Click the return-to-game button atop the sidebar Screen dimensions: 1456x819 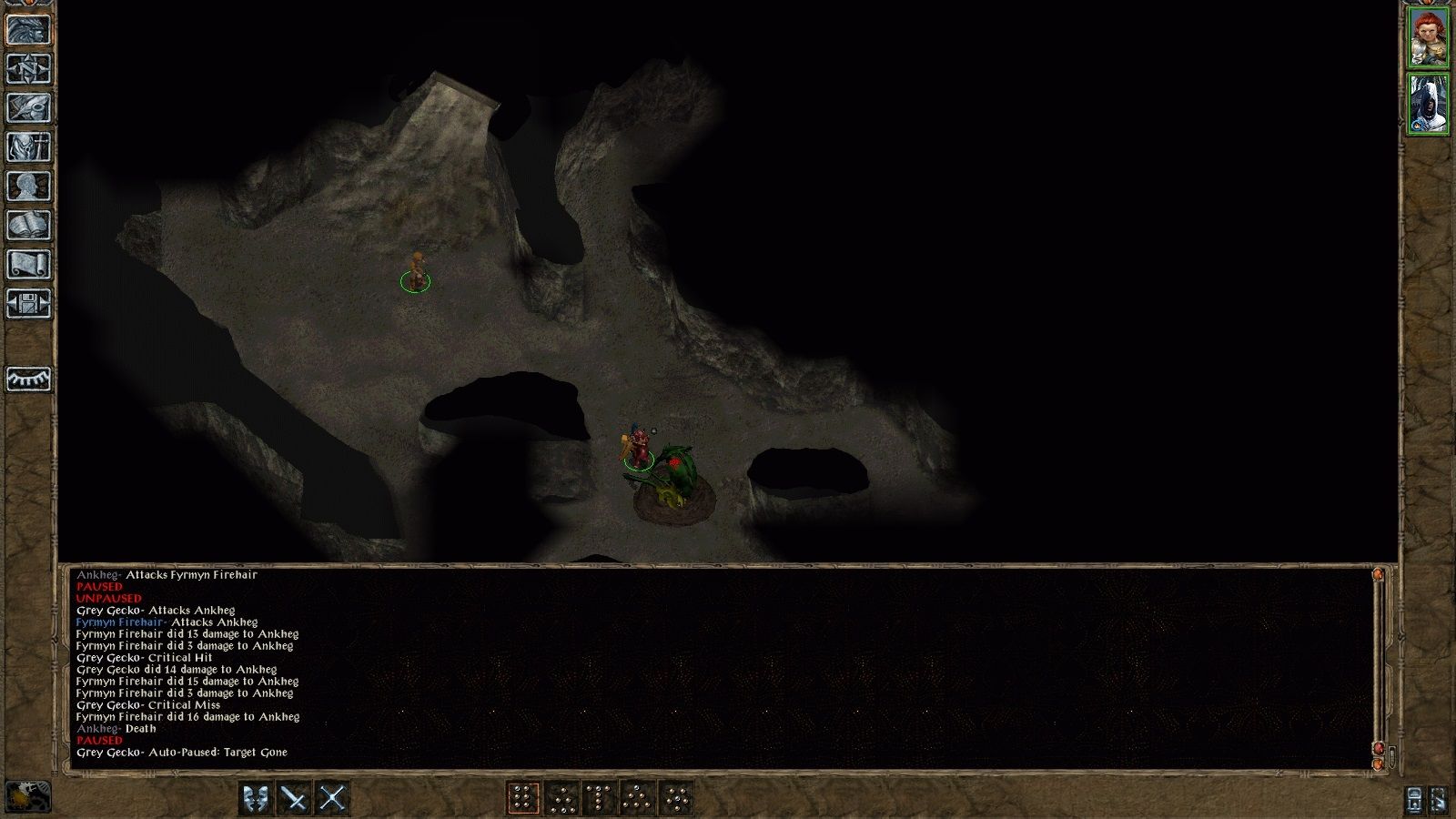28,29
